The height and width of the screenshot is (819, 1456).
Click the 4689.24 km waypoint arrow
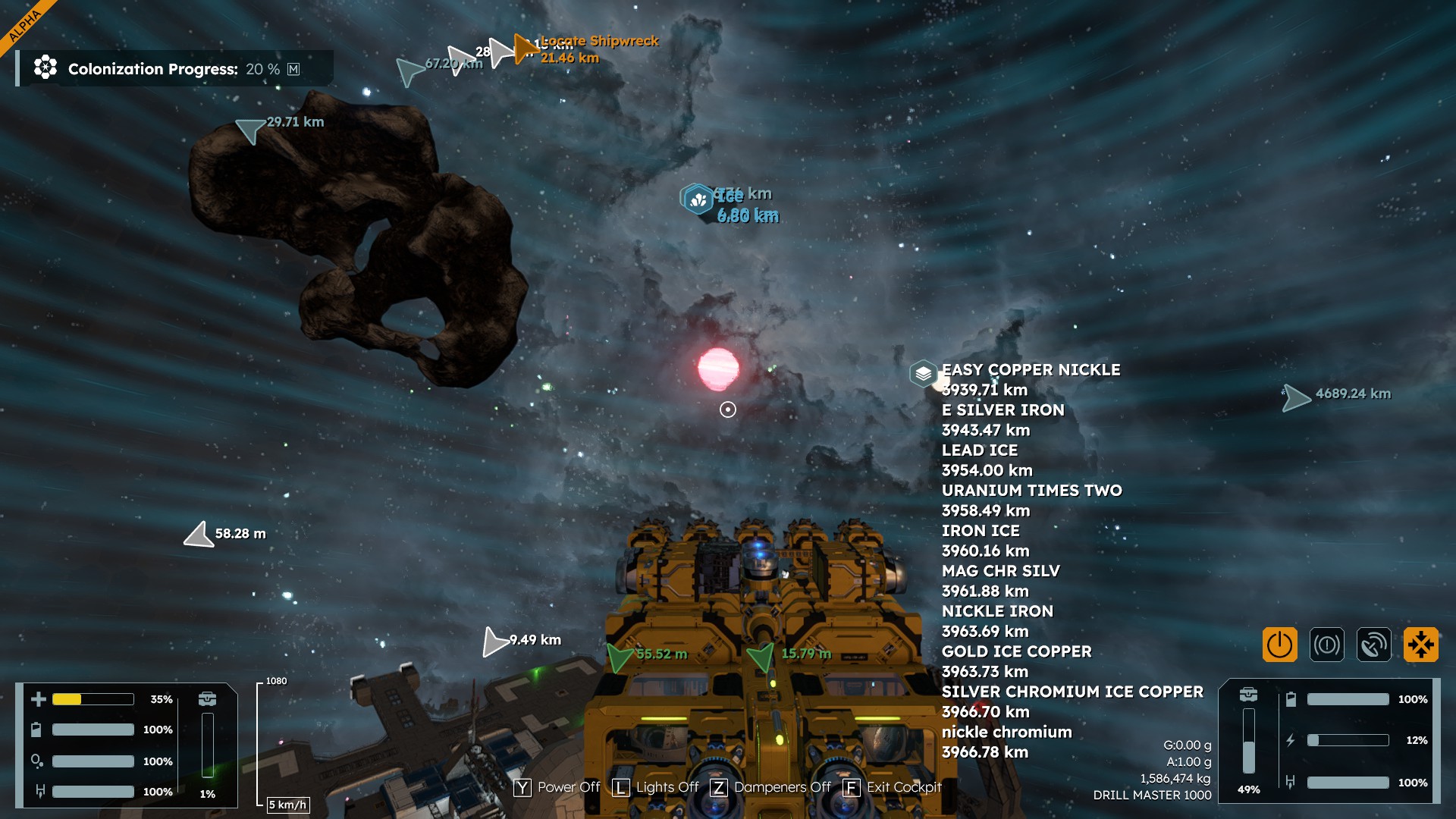click(1296, 397)
